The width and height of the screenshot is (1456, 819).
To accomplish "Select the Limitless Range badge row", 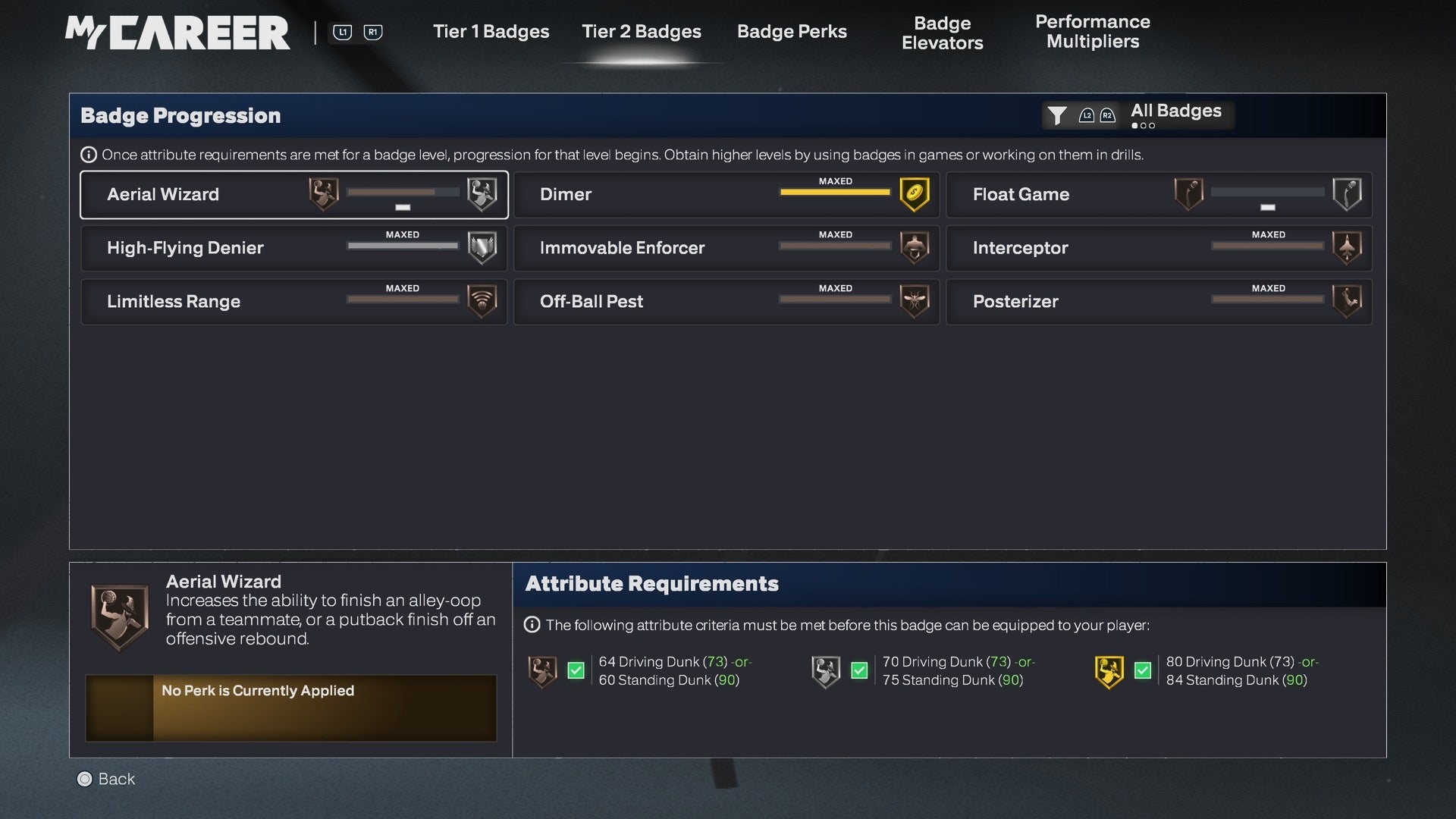I will point(294,302).
